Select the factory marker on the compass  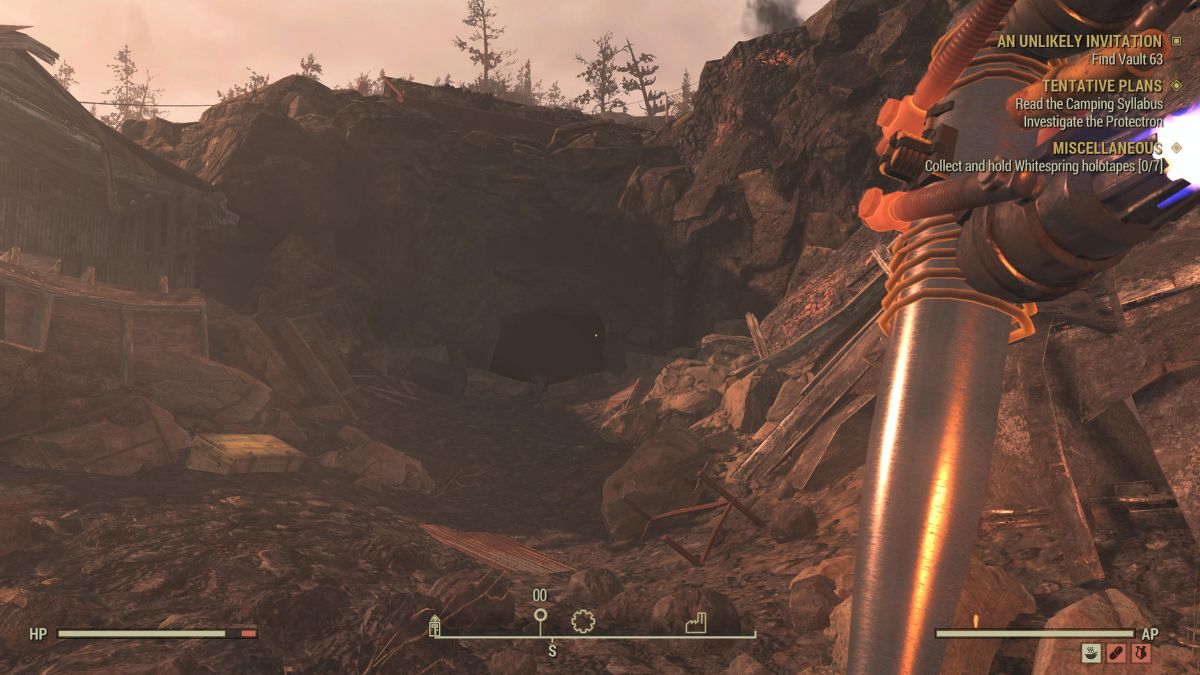[697, 624]
